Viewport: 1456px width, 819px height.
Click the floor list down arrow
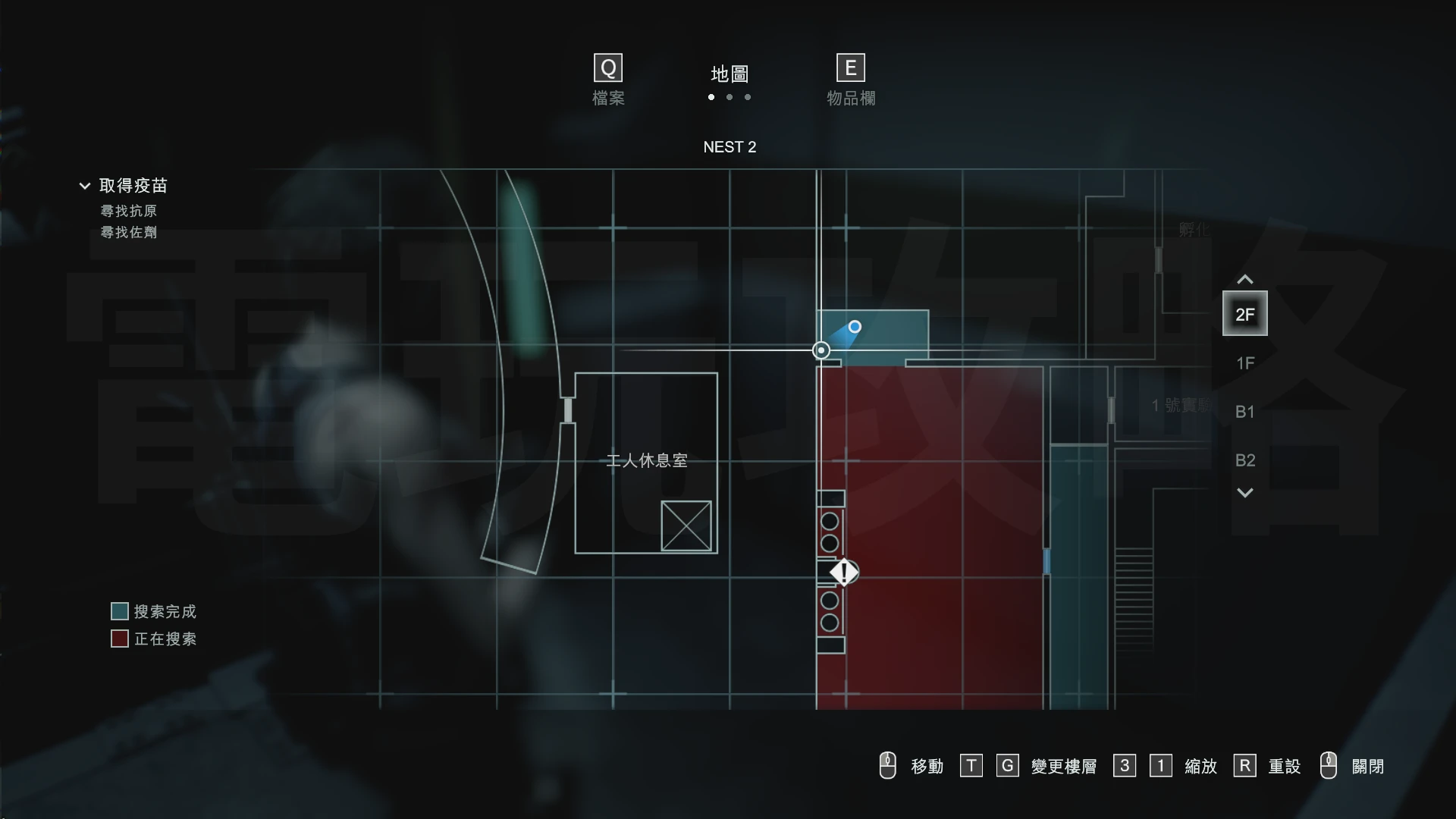1244,493
